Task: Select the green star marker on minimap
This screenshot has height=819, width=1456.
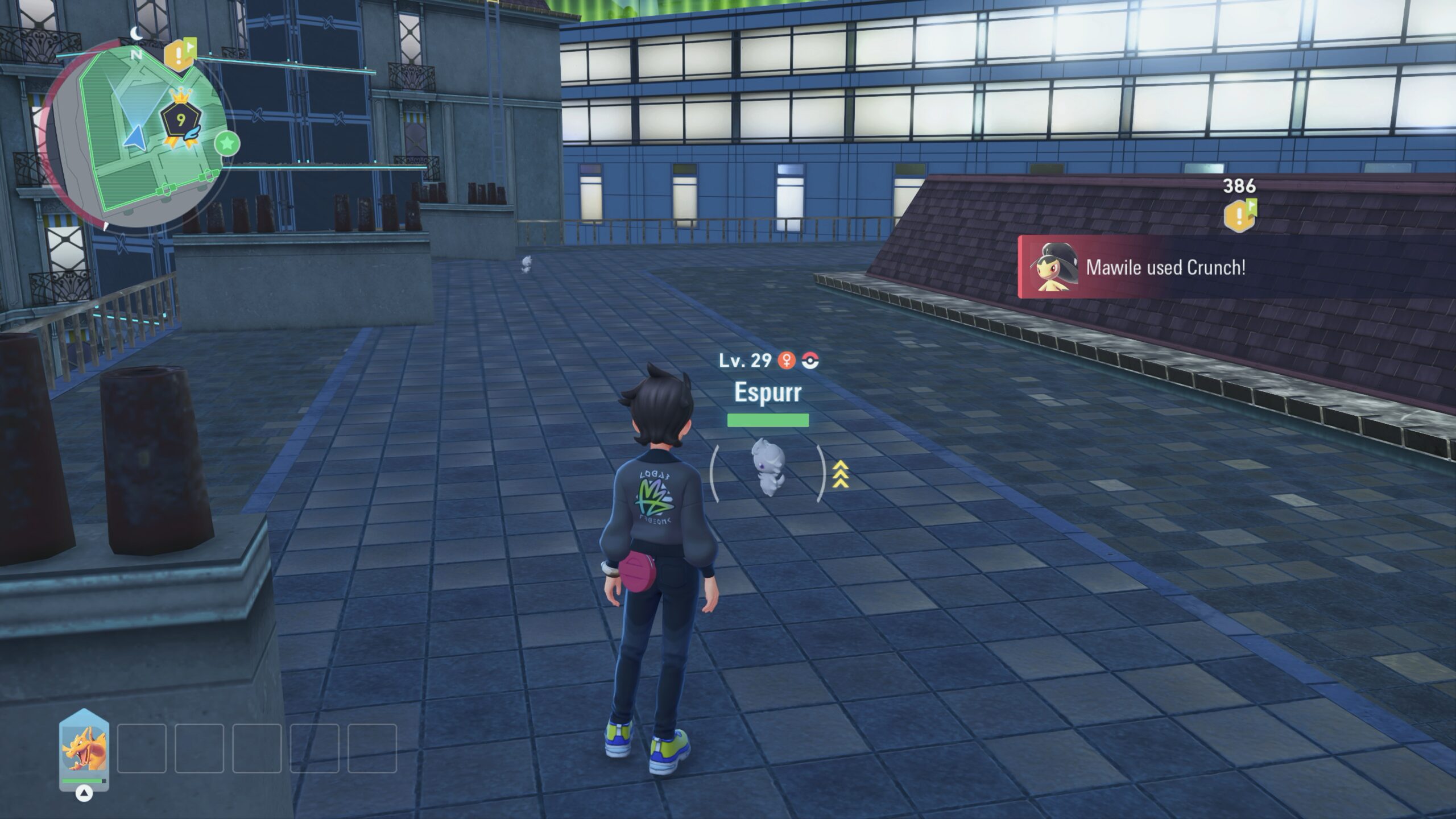Action: coord(227,144)
